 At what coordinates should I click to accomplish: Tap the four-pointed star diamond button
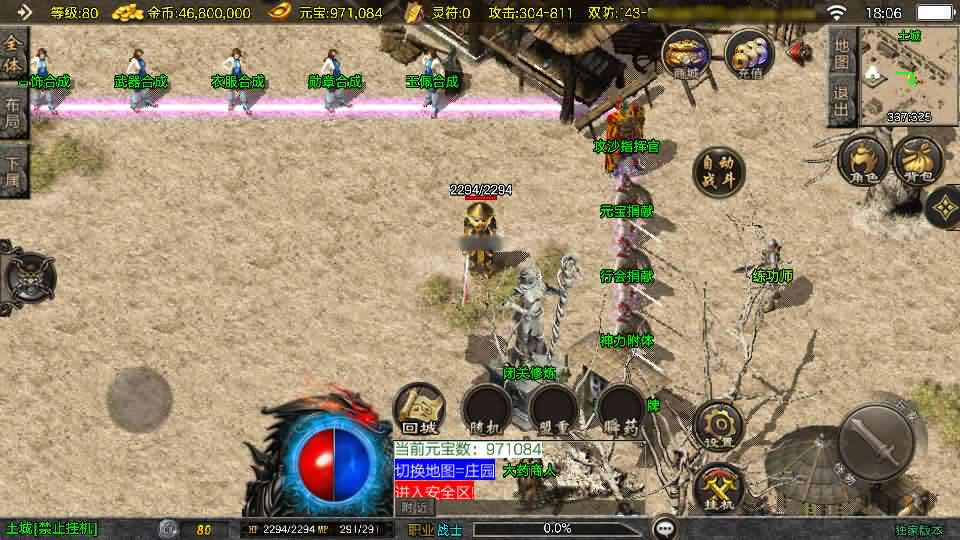pyautogui.click(x=943, y=207)
